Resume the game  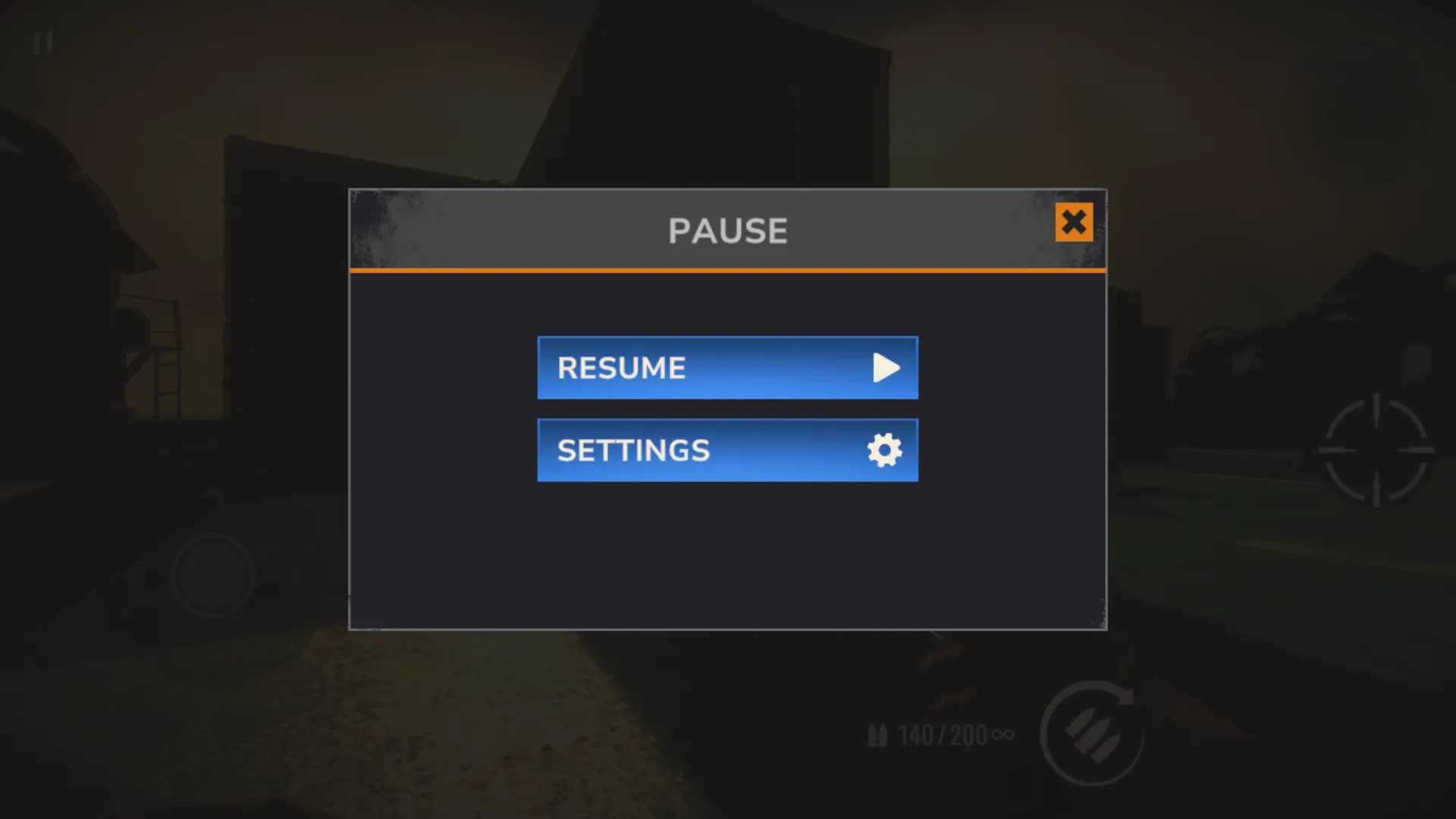[726, 368]
